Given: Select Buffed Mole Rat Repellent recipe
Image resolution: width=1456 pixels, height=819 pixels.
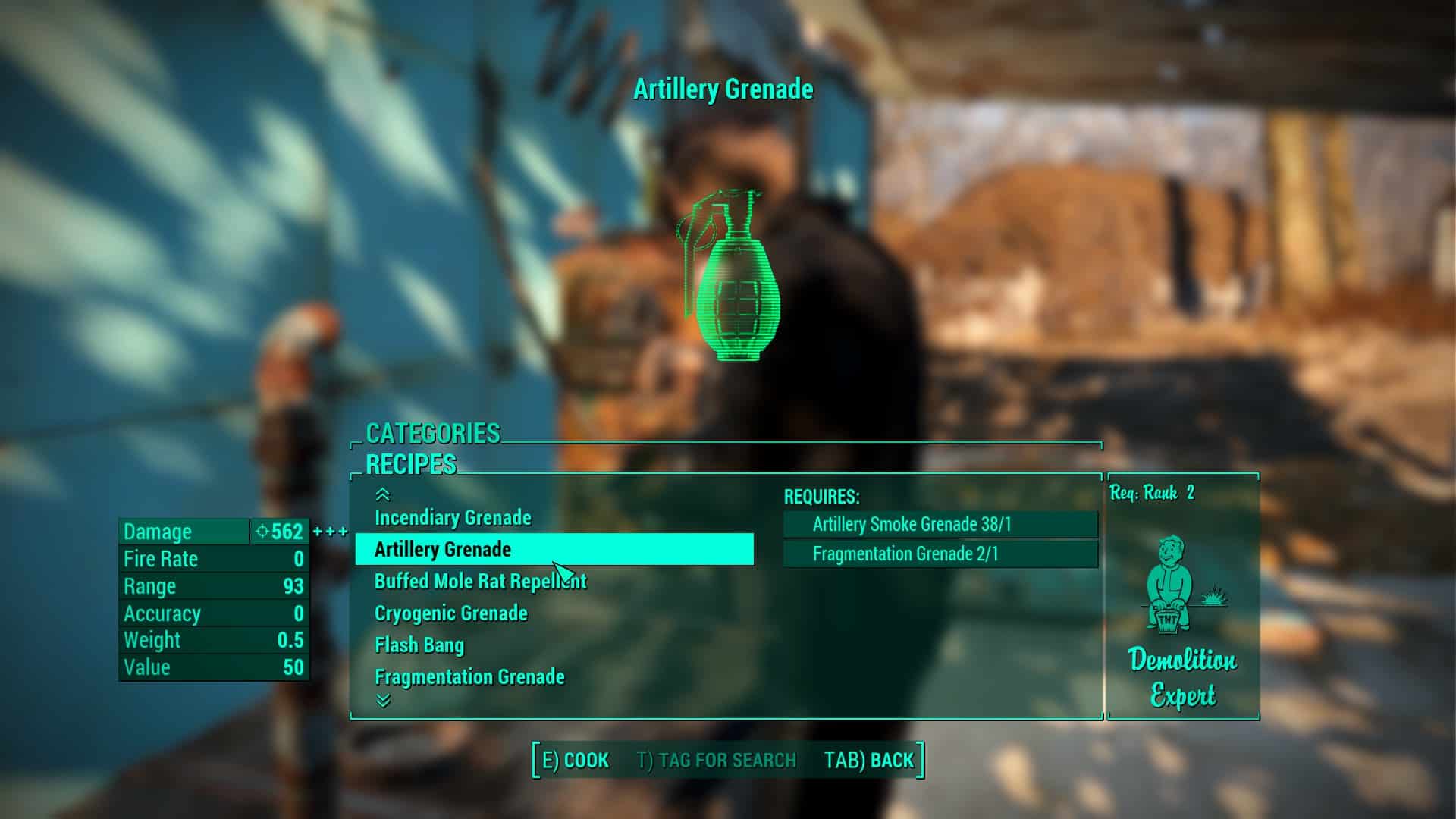Looking at the screenshot, I should (x=480, y=582).
